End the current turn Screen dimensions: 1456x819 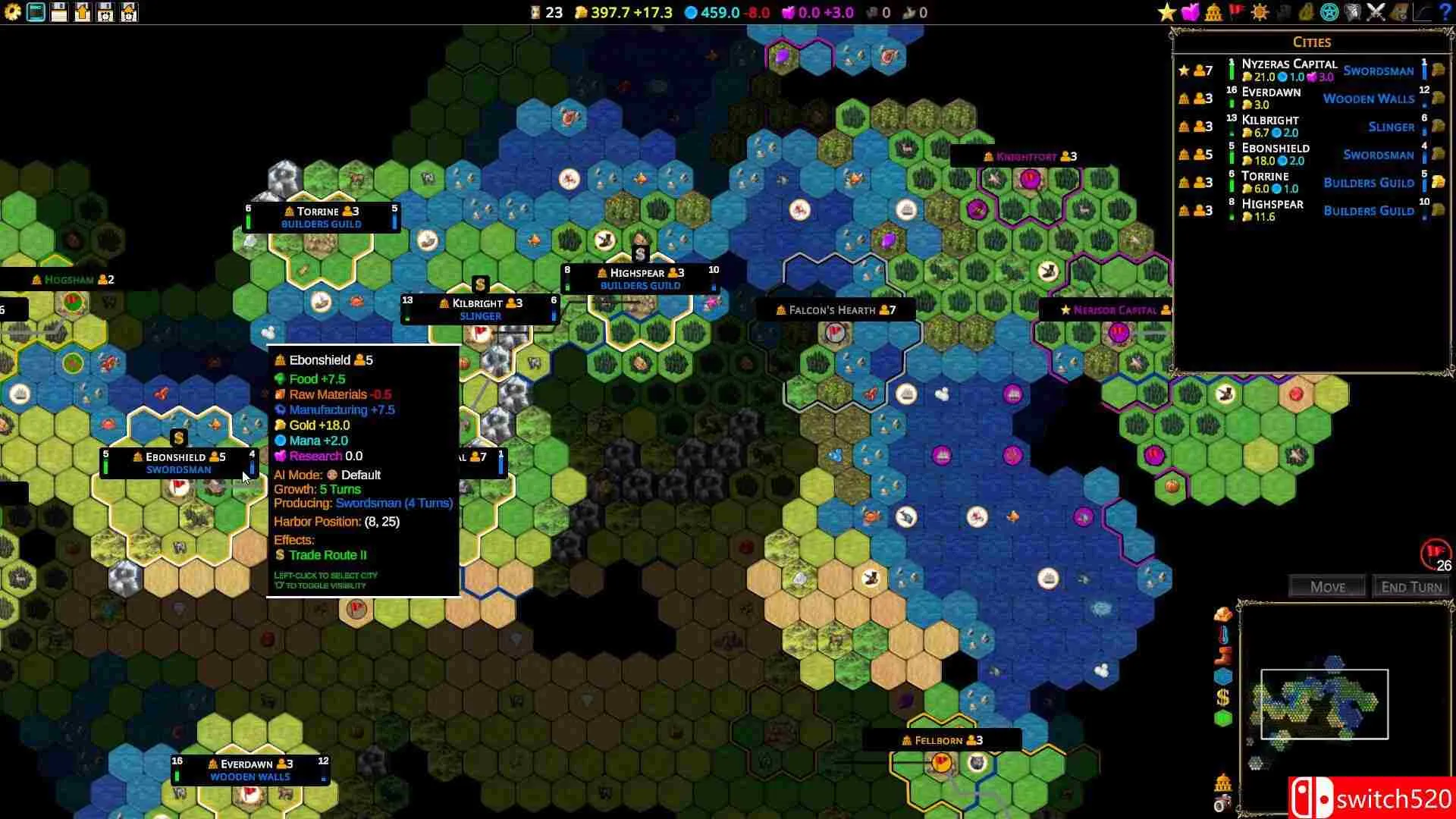point(1410,587)
